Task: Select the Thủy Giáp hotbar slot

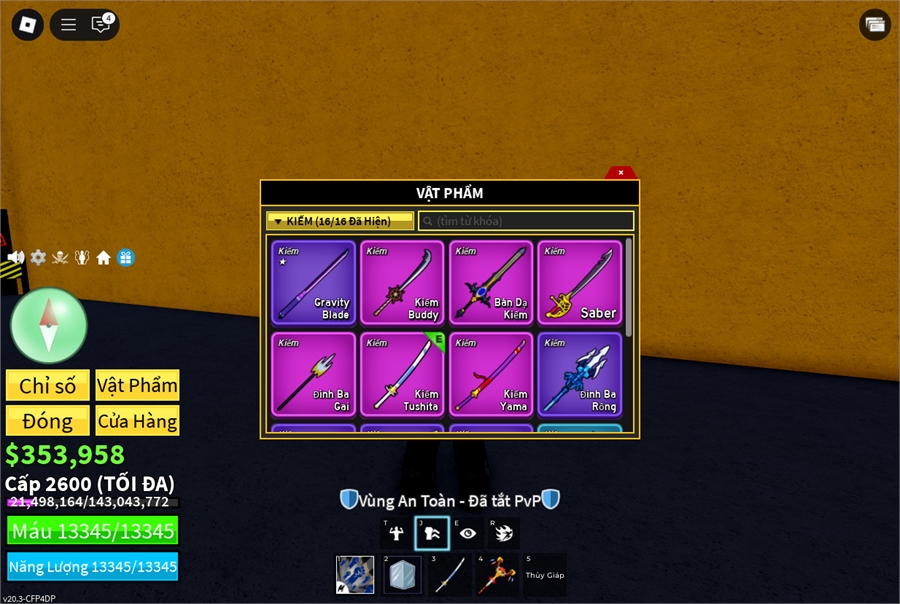Action: [545, 575]
